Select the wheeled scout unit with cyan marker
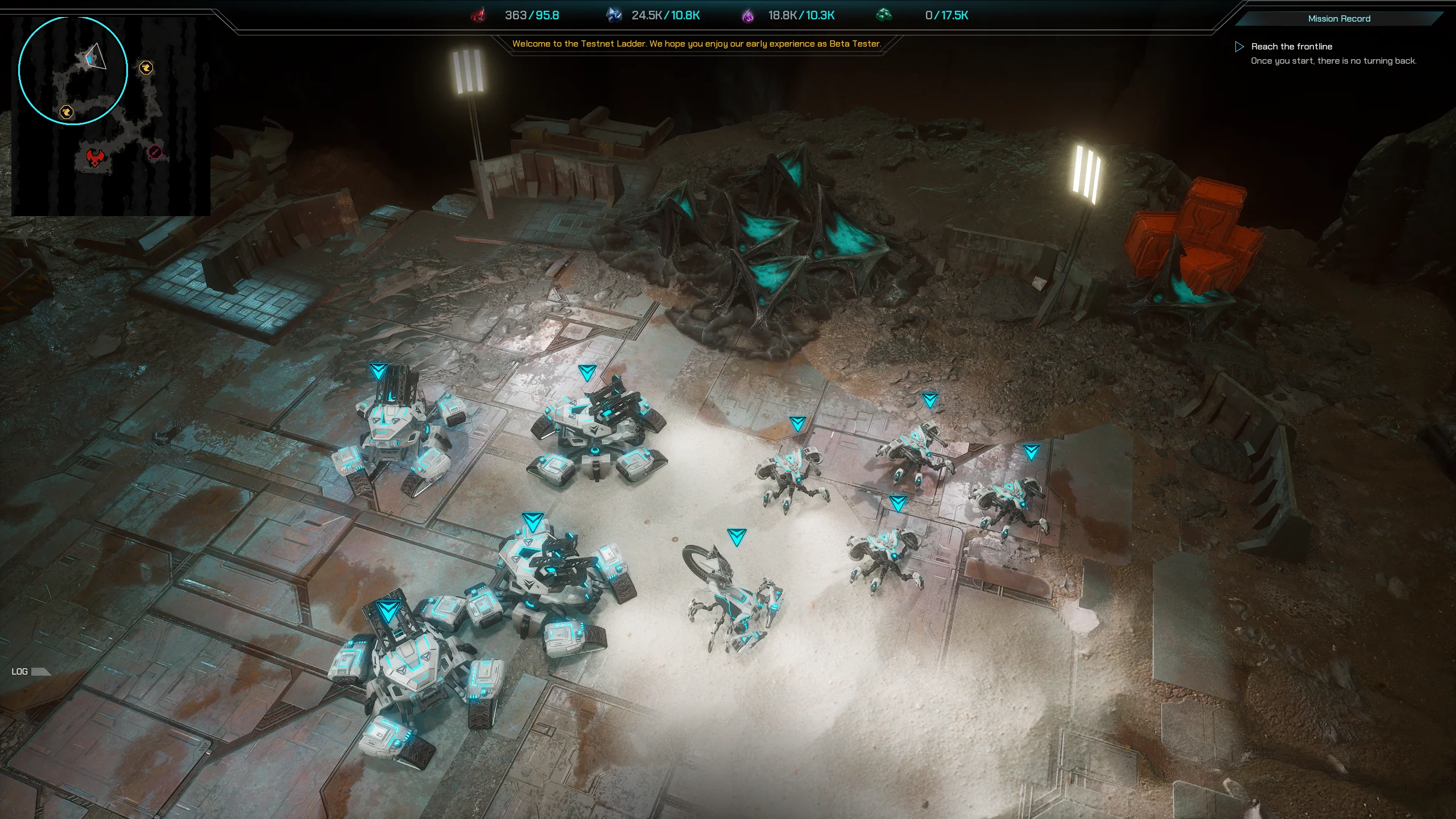This screenshot has height=819, width=1456. tap(734, 597)
